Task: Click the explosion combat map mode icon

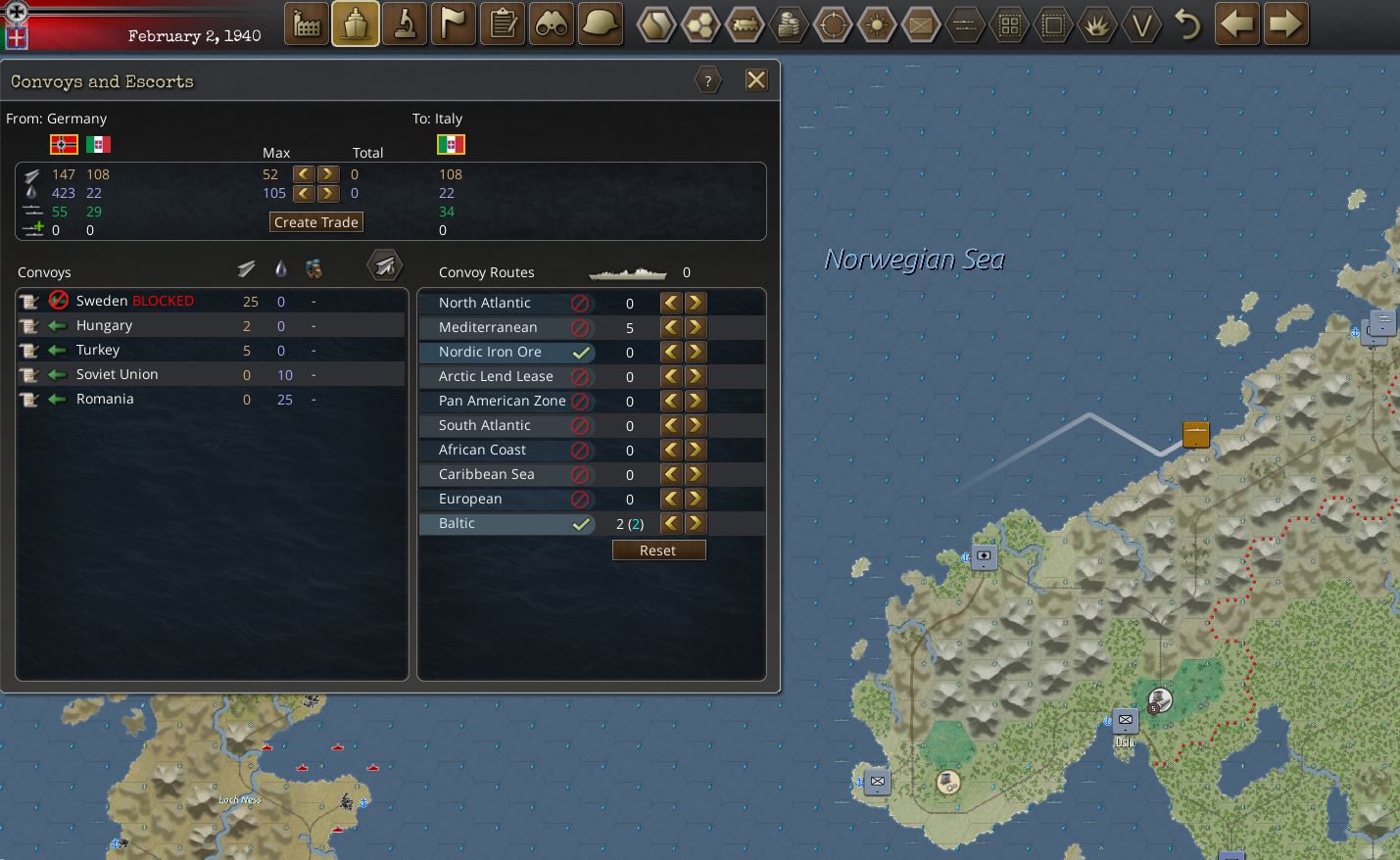Action: point(1097,24)
